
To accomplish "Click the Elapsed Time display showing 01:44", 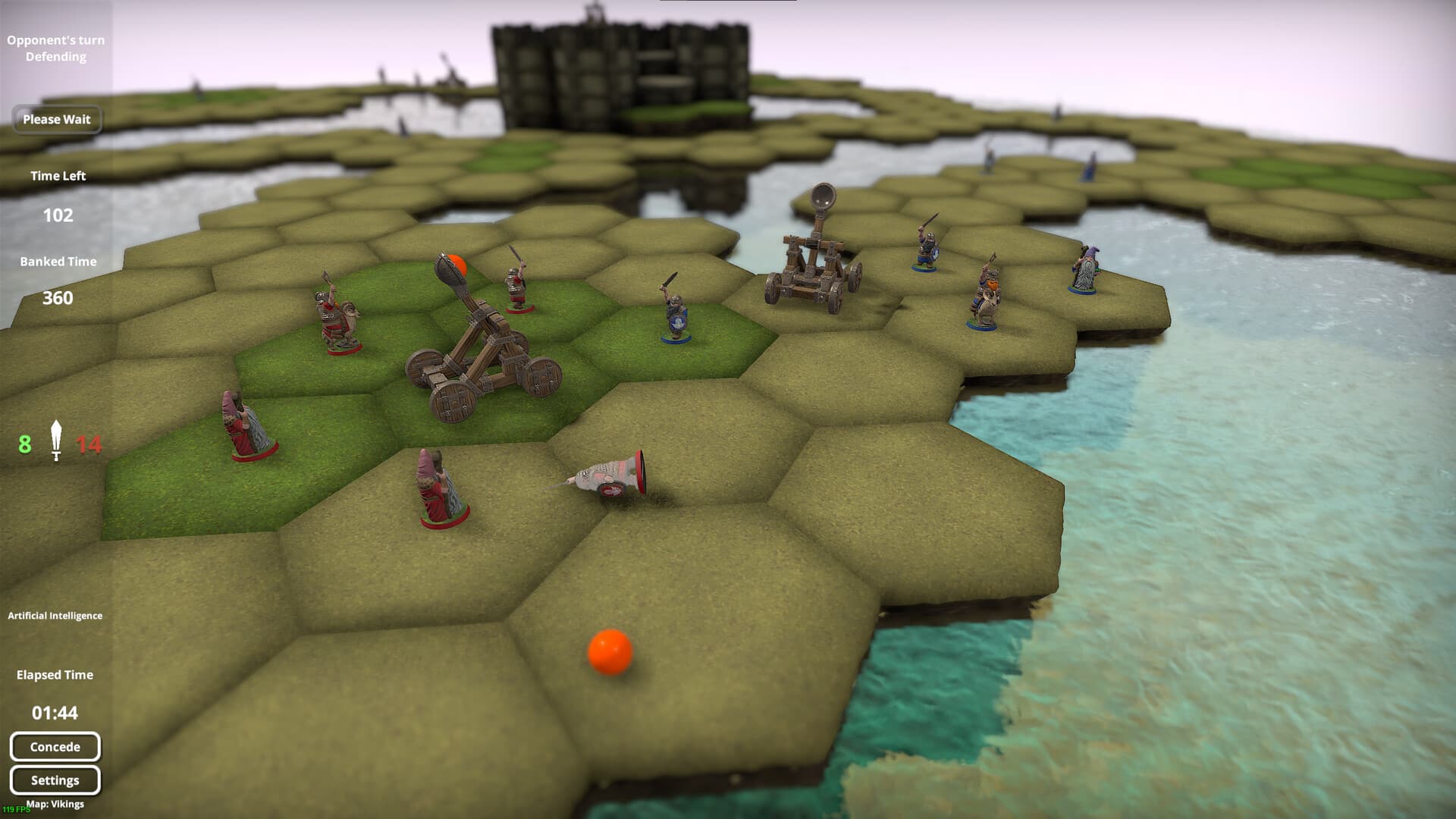I will click(55, 712).
